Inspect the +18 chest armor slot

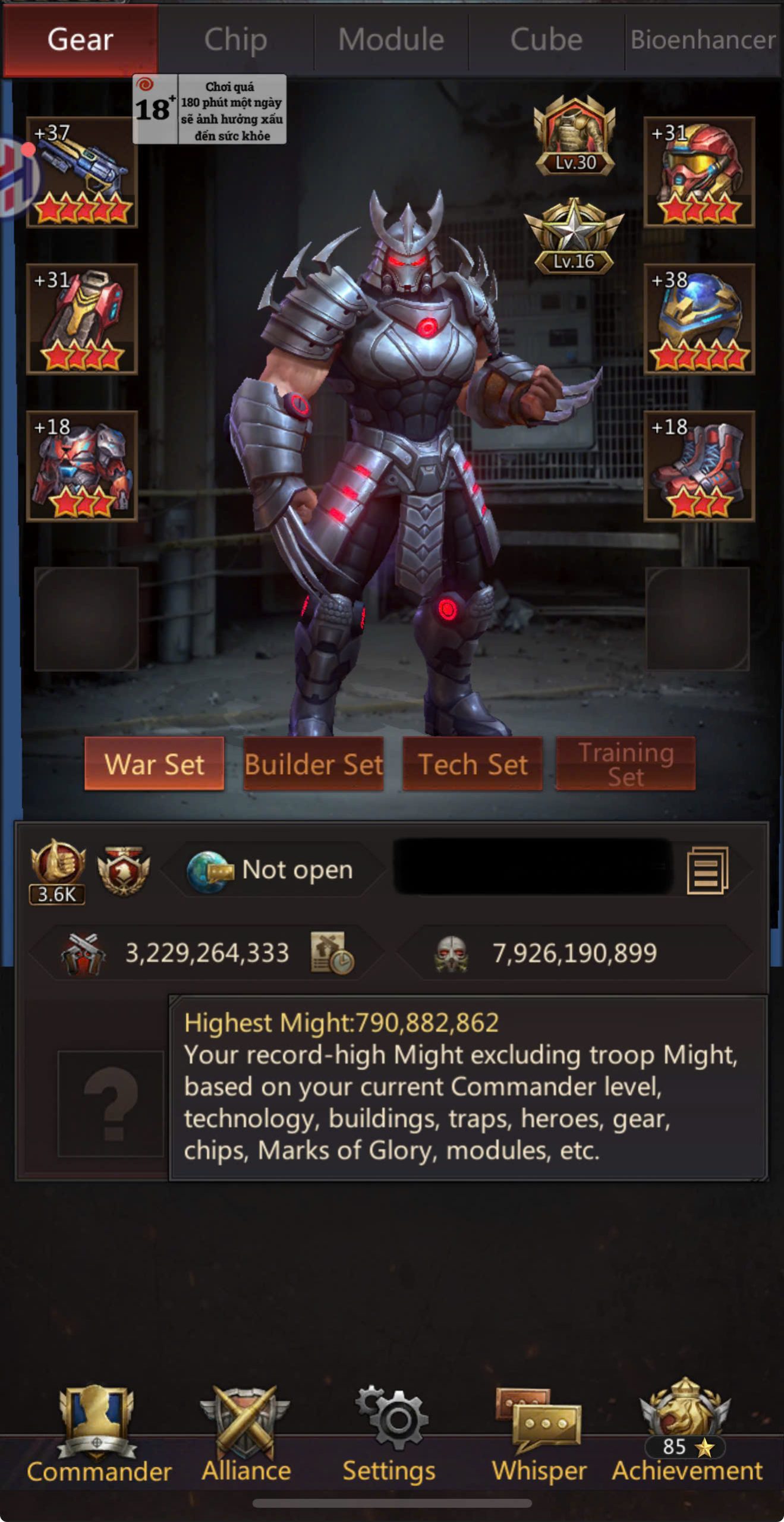click(82, 466)
